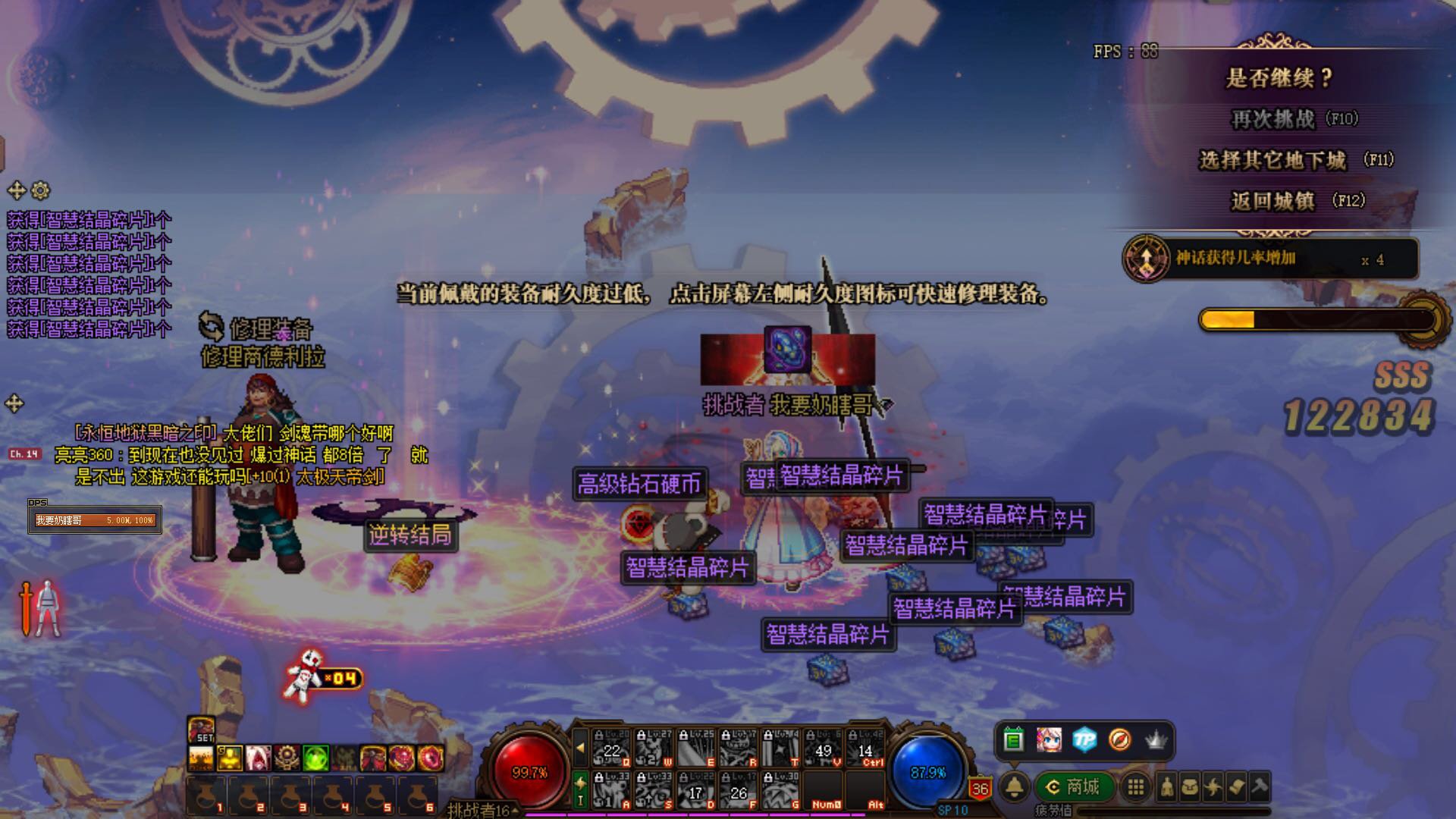The height and width of the screenshot is (819, 1456).
Task: Open the green calendar event icon
Action: [1013, 739]
